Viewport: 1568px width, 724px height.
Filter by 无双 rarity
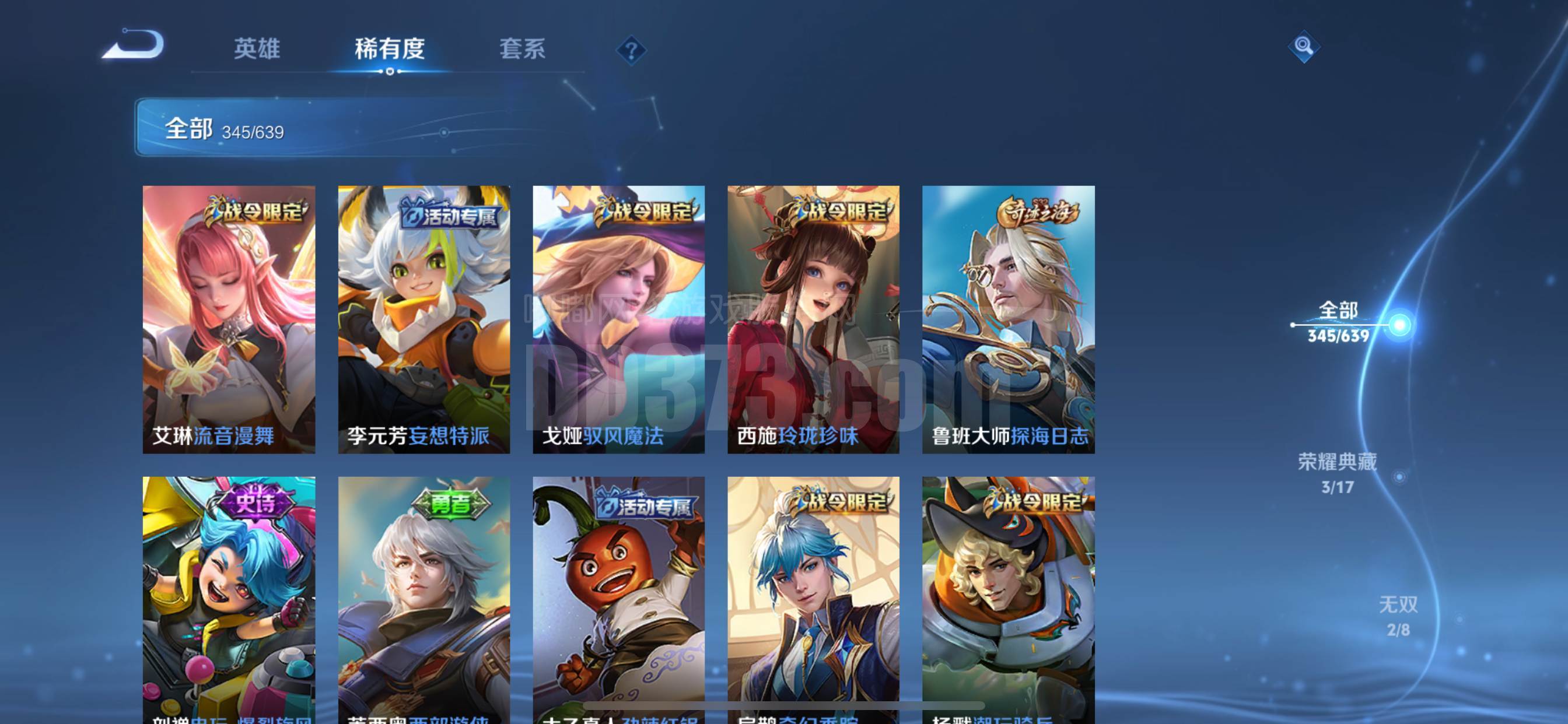coord(1398,616)
